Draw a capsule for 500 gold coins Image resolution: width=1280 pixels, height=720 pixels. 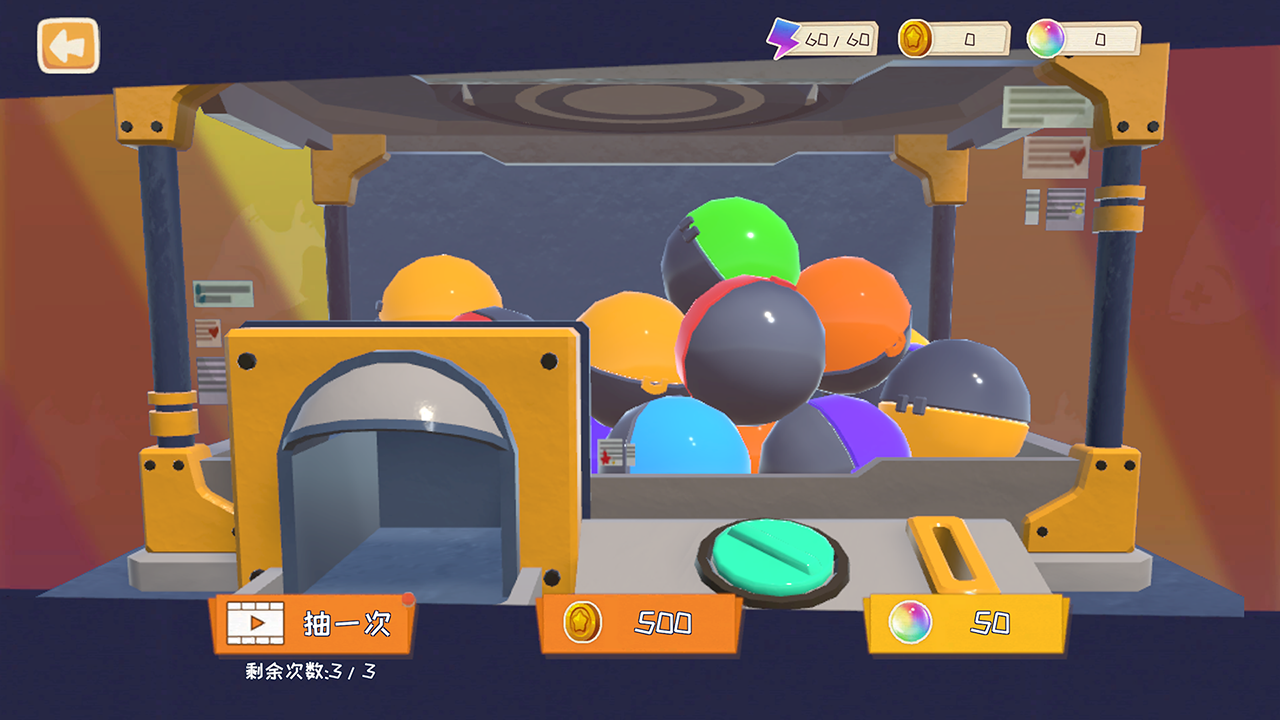pos(640,624)
